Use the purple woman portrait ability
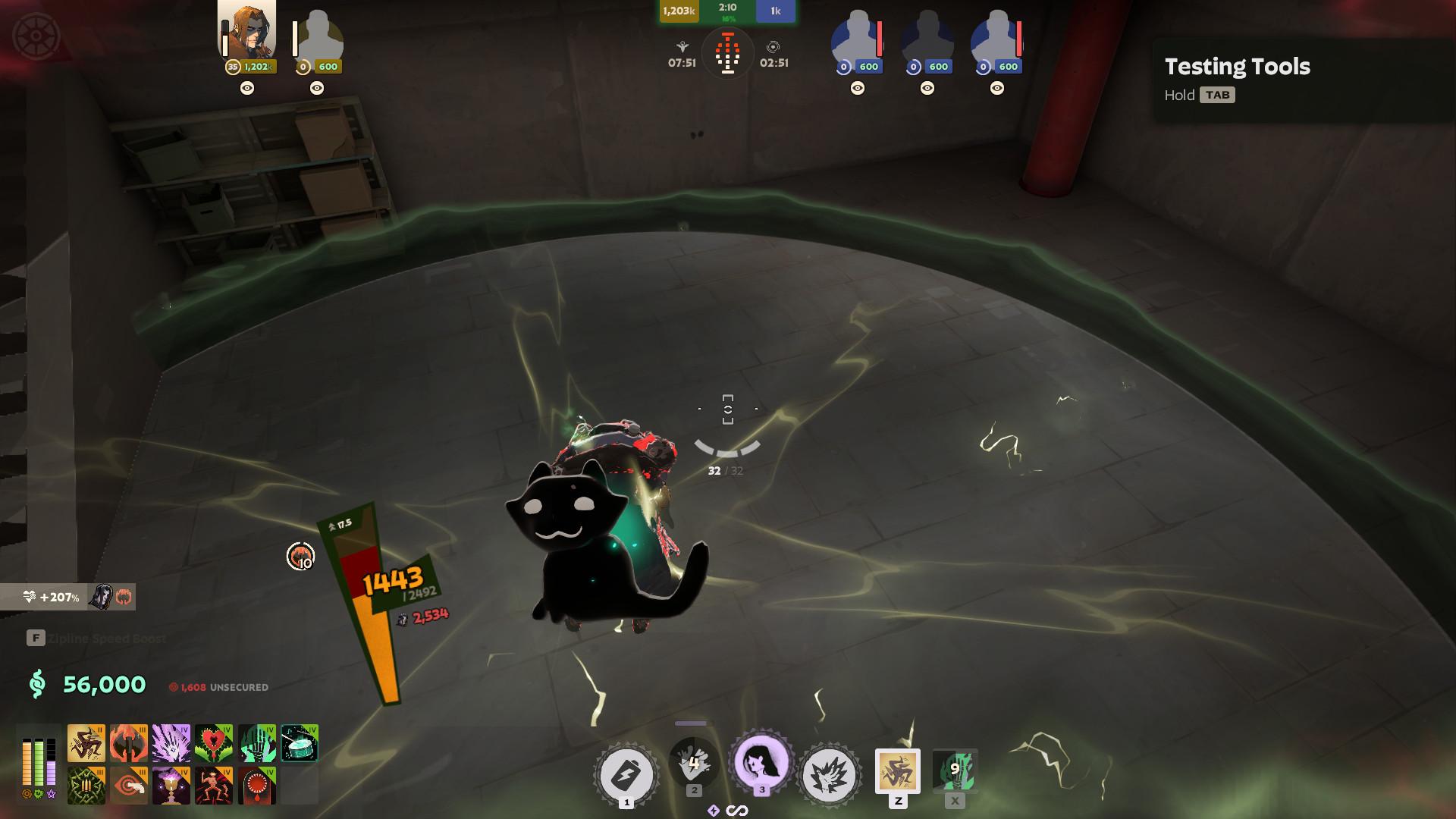 [x=761, y=763]
